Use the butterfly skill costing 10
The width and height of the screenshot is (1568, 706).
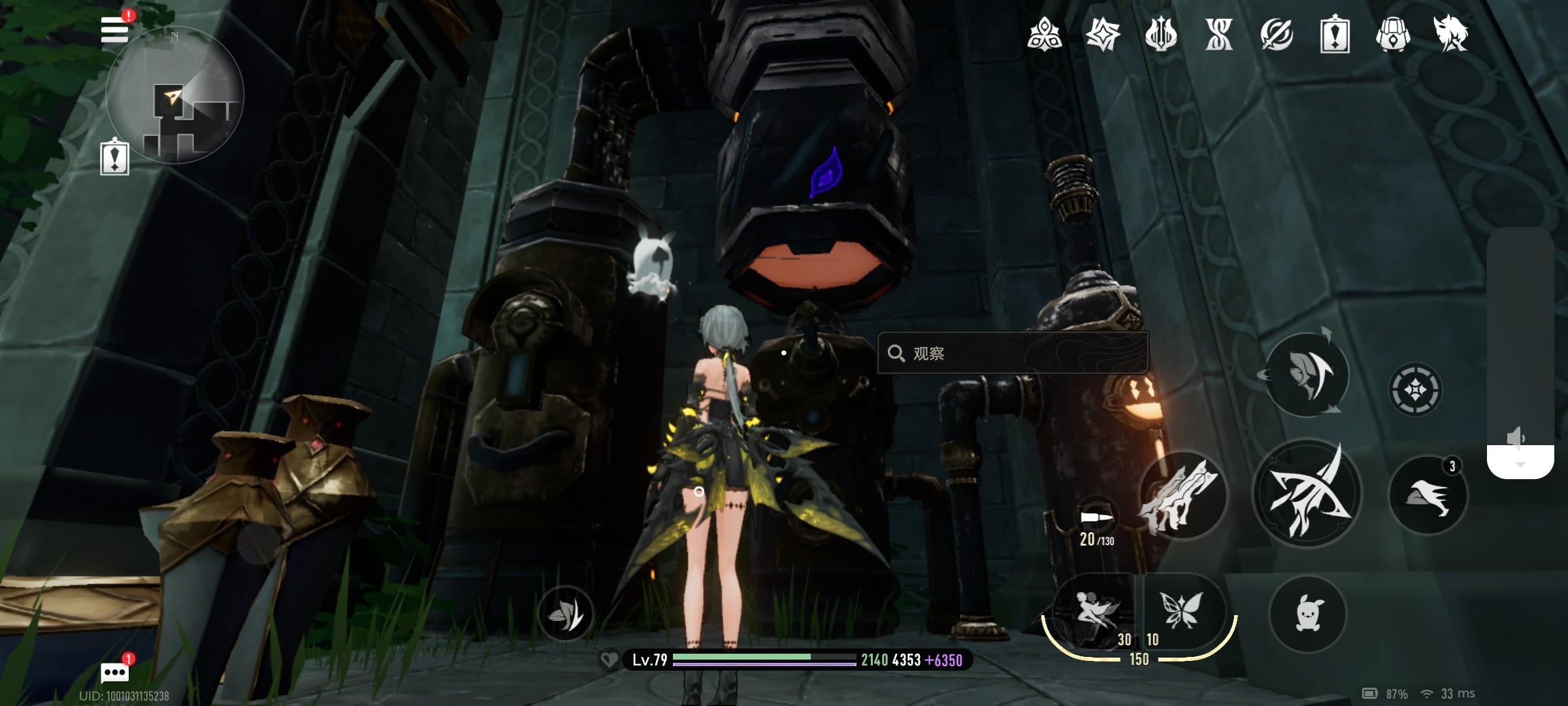tap(1181, 611)
